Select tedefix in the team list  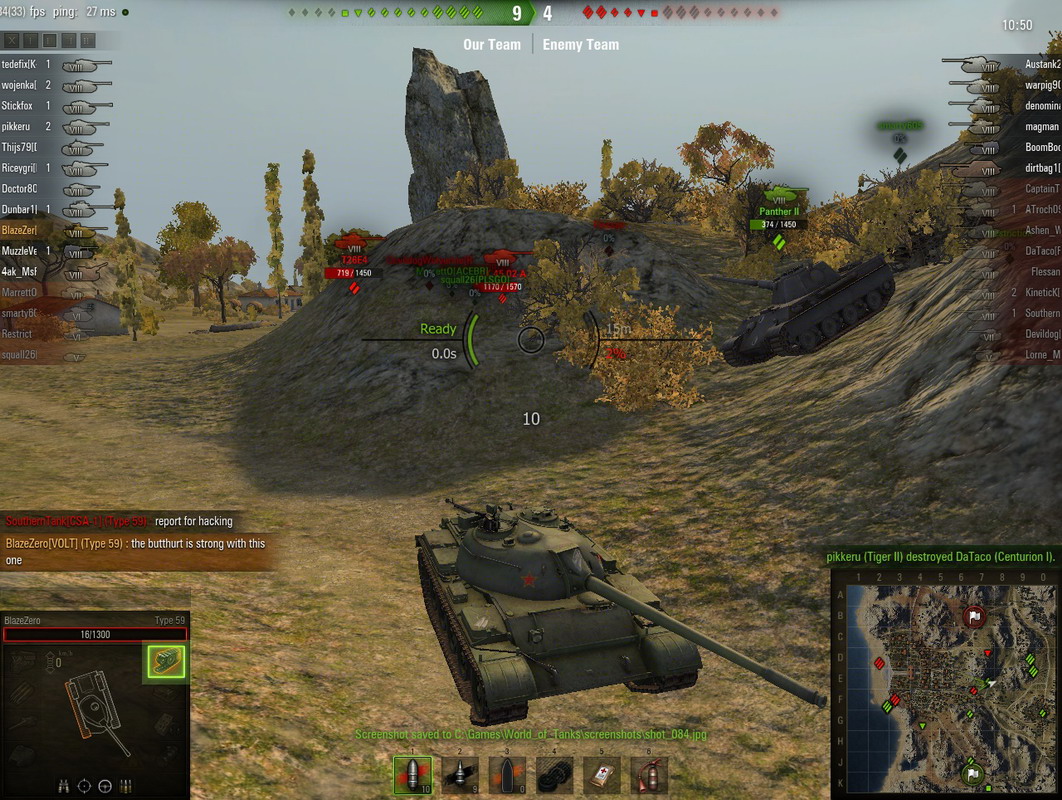pos(20,64)
